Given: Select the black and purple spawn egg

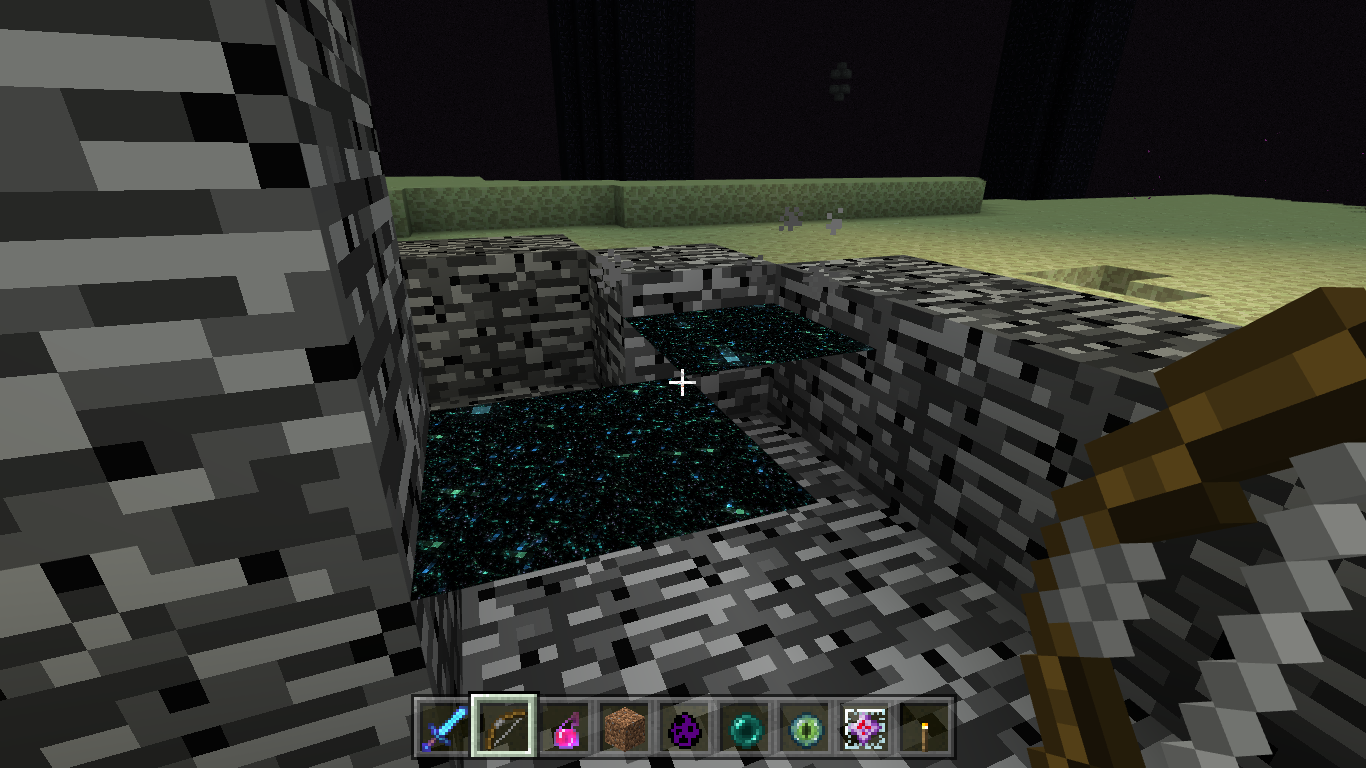Looking at the screenshot, I should (x=684, y=727).
